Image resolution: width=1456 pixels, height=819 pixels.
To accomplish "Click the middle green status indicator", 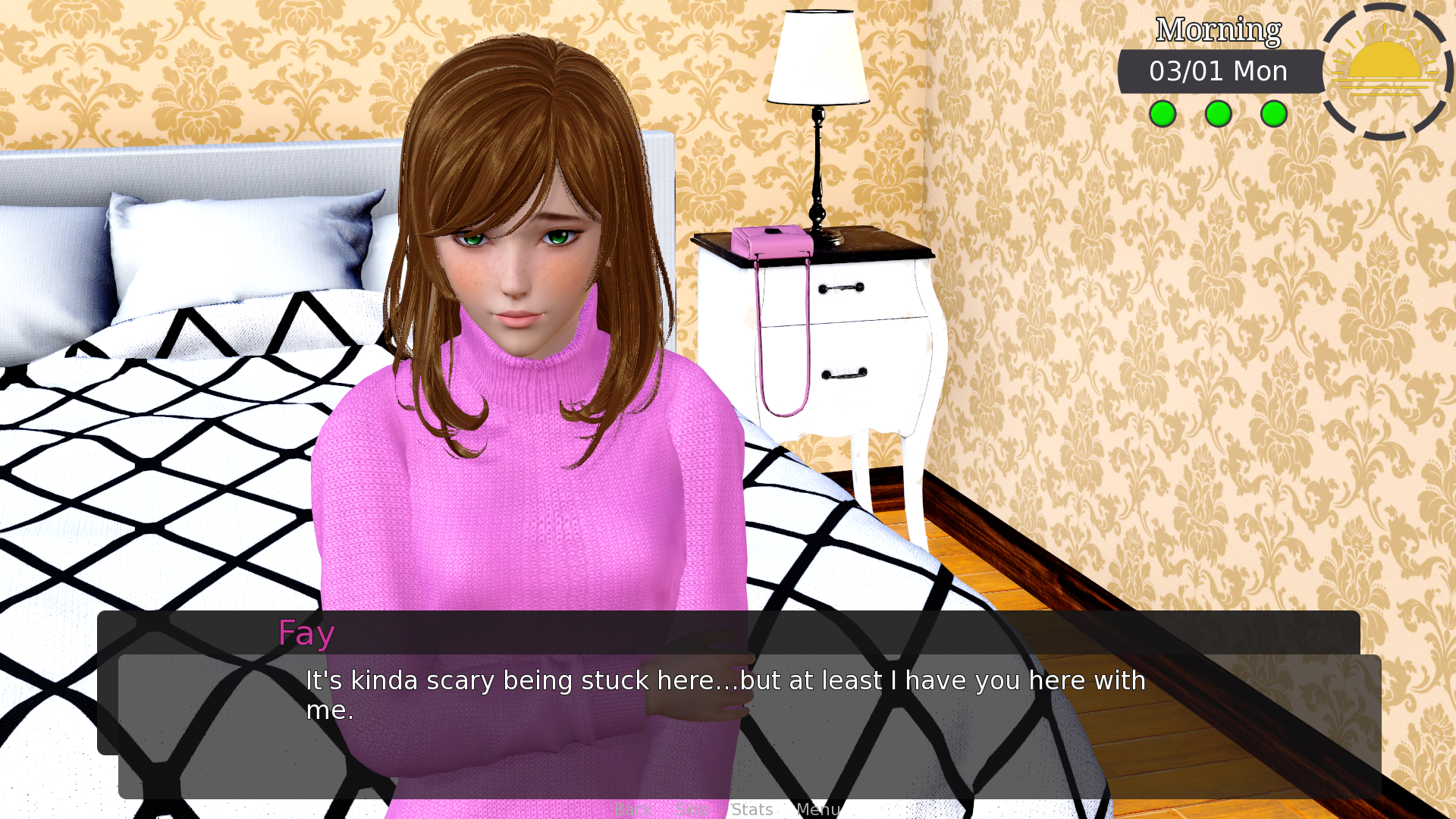I will click(x=1218, y=115).
